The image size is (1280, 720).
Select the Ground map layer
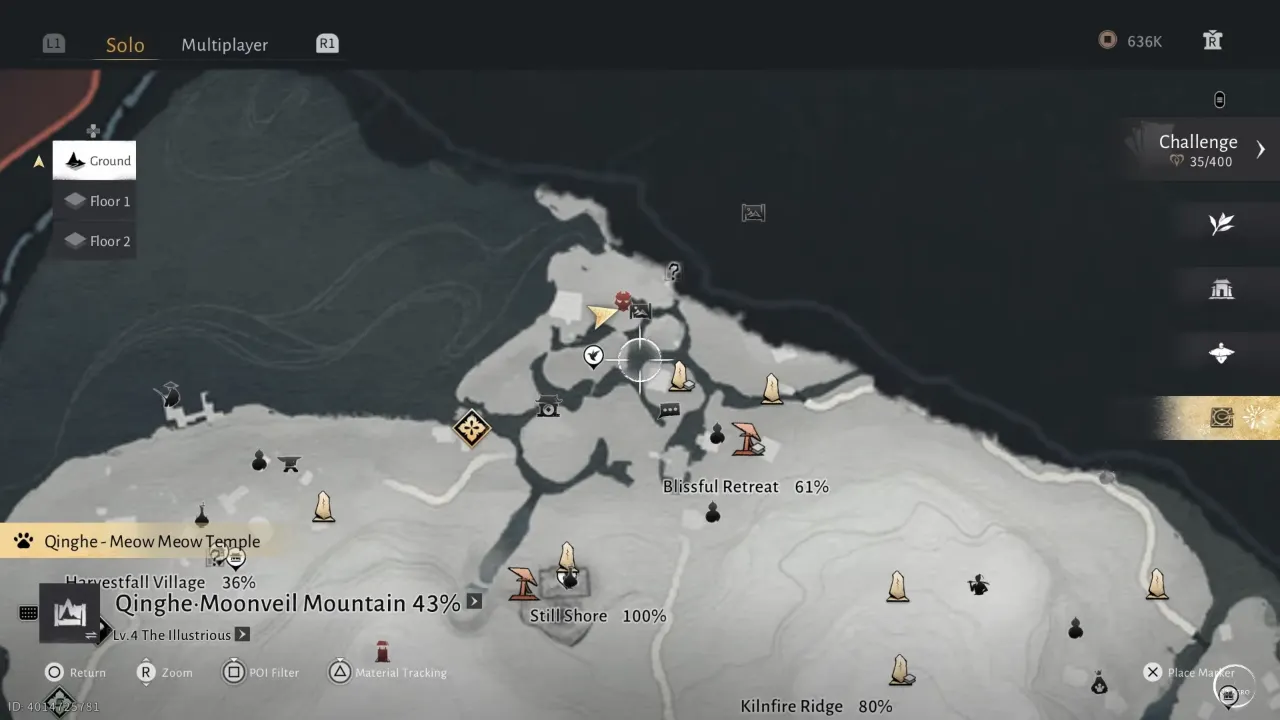pos(94,160)
